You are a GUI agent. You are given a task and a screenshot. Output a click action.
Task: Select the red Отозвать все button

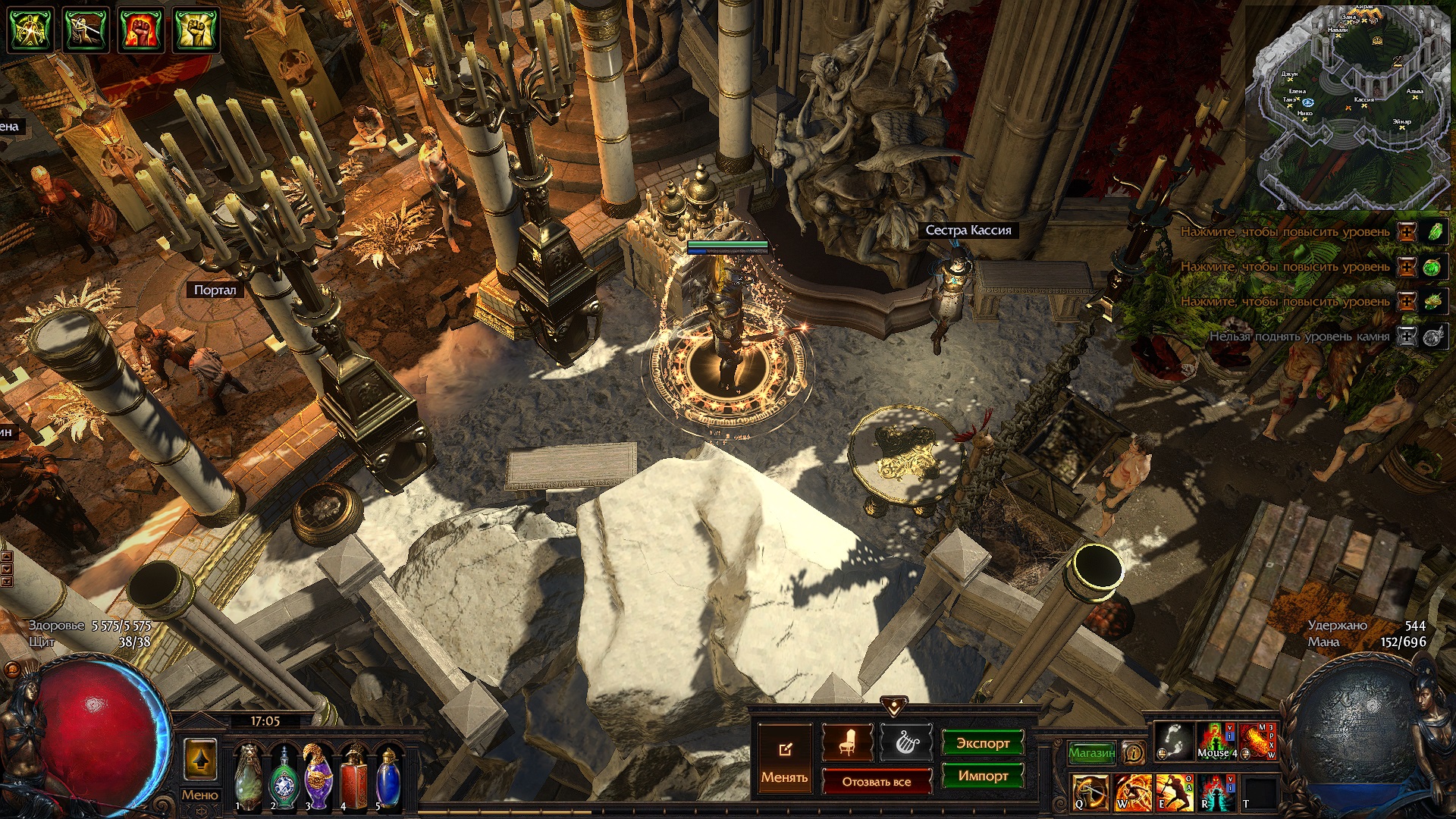(877, 781)
